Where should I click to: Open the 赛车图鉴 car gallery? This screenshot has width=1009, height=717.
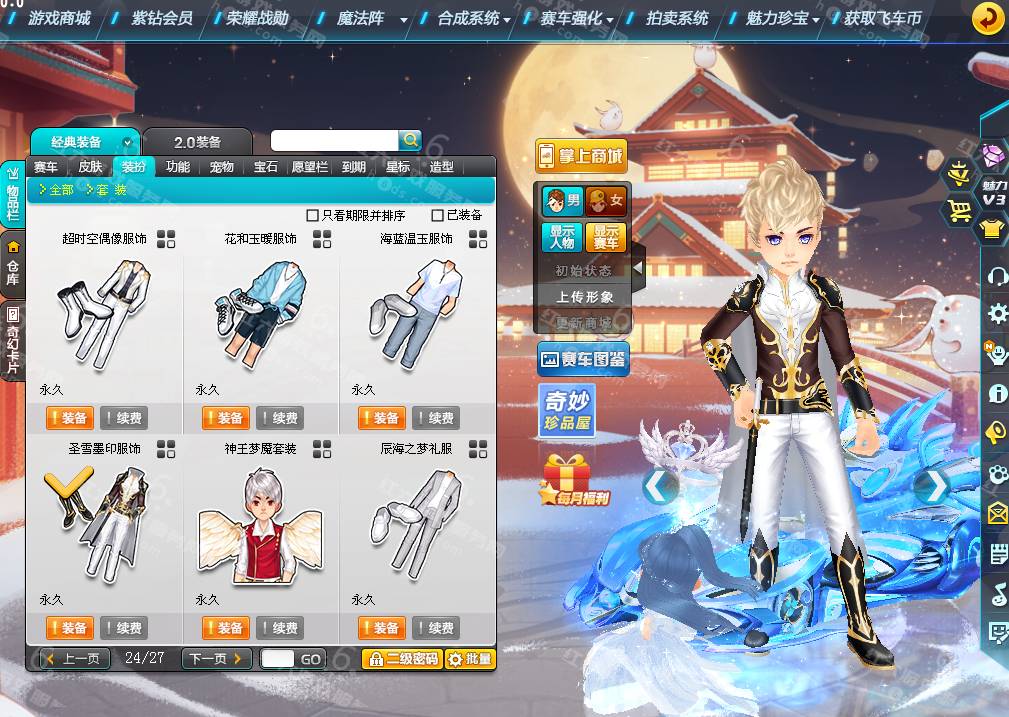tap(582, 358)
